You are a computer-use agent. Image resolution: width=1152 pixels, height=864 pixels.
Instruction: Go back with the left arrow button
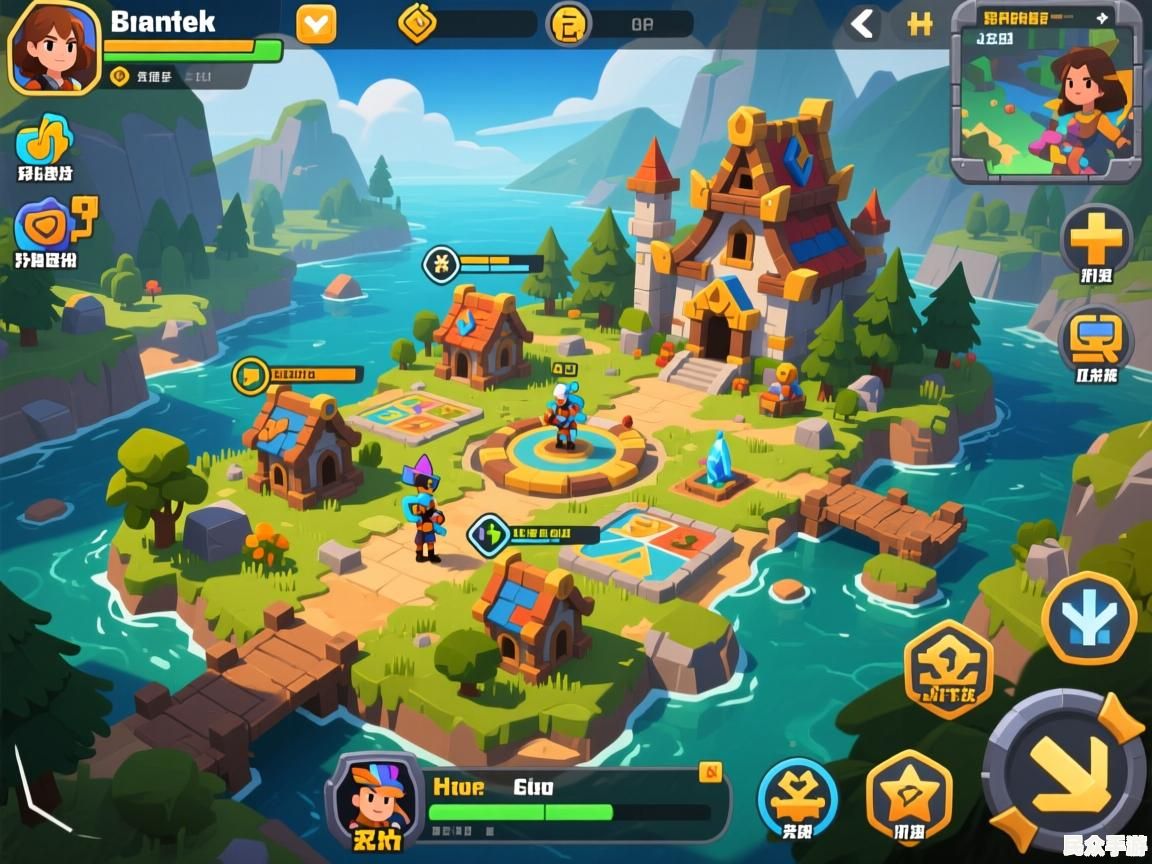tap(863, 24)
